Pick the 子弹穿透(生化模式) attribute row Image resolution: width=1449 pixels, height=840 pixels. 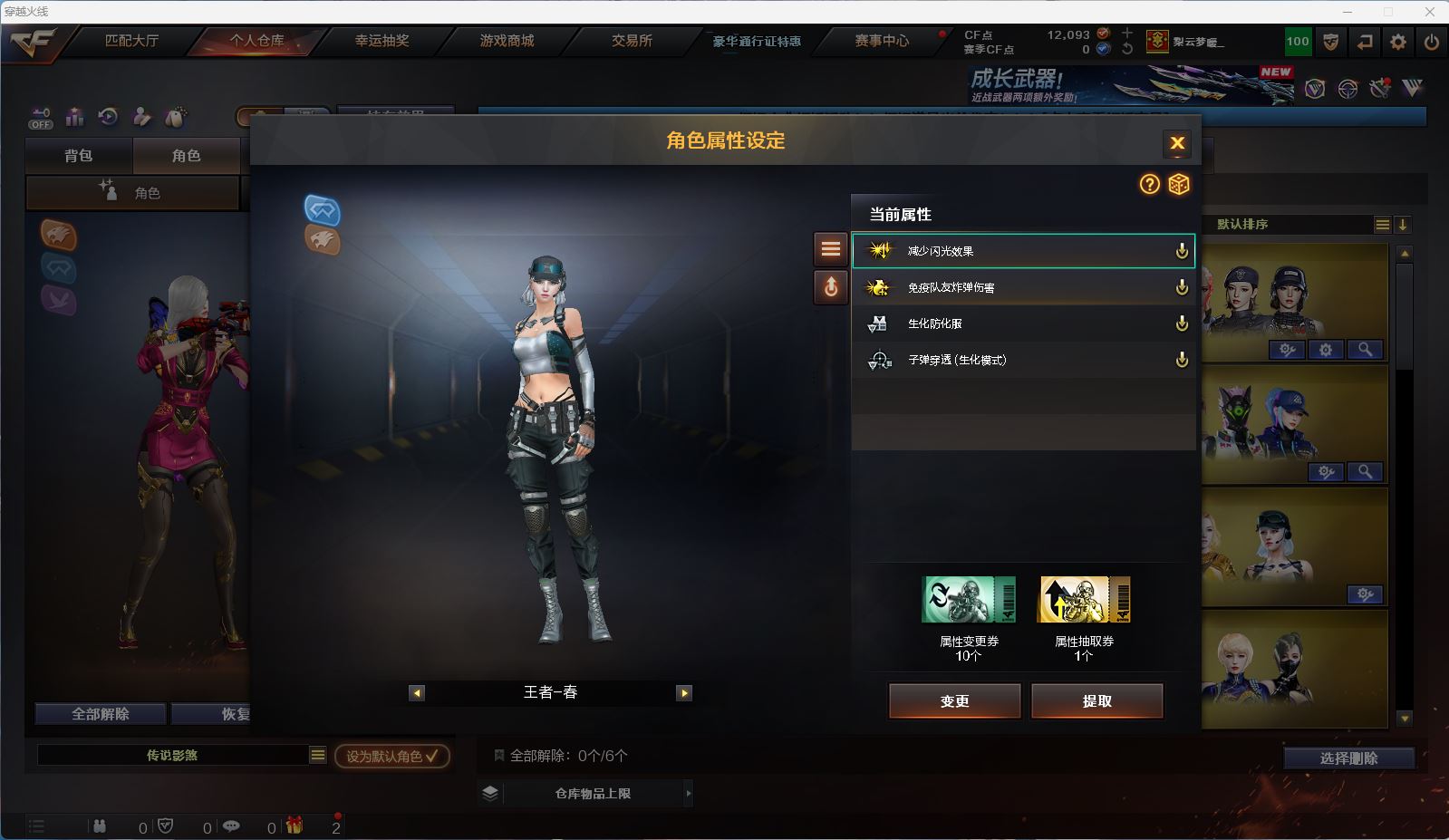pyautogui.click(x=1022, y=360)
